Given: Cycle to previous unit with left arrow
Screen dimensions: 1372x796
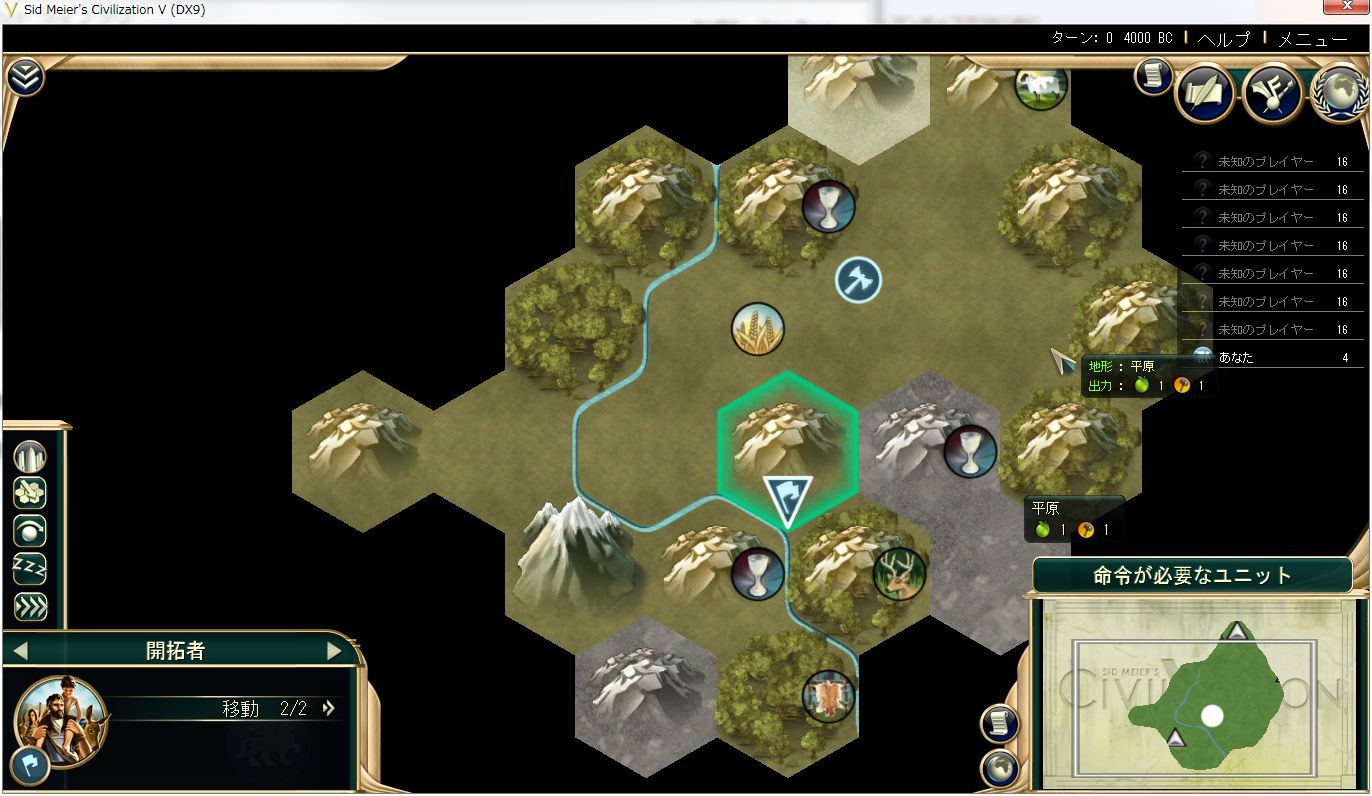Looking at the screenshot, I should 20,651.
